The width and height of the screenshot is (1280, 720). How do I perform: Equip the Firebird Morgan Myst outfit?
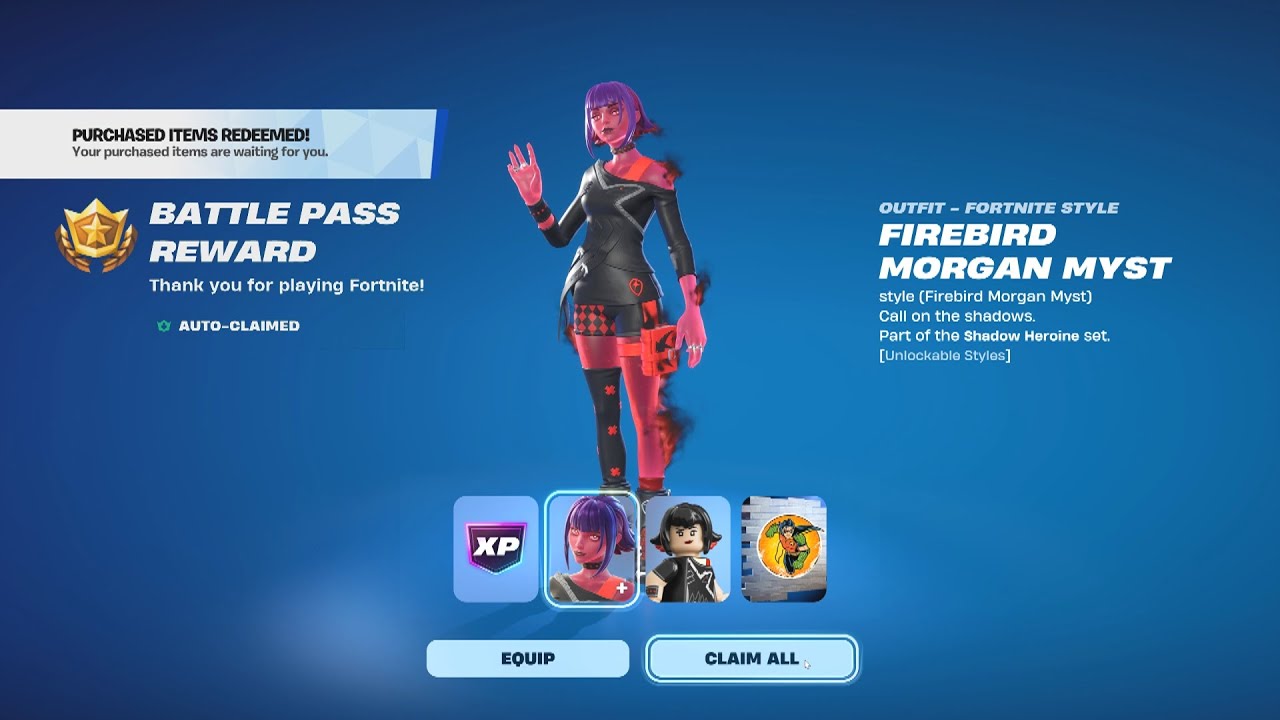527,659
